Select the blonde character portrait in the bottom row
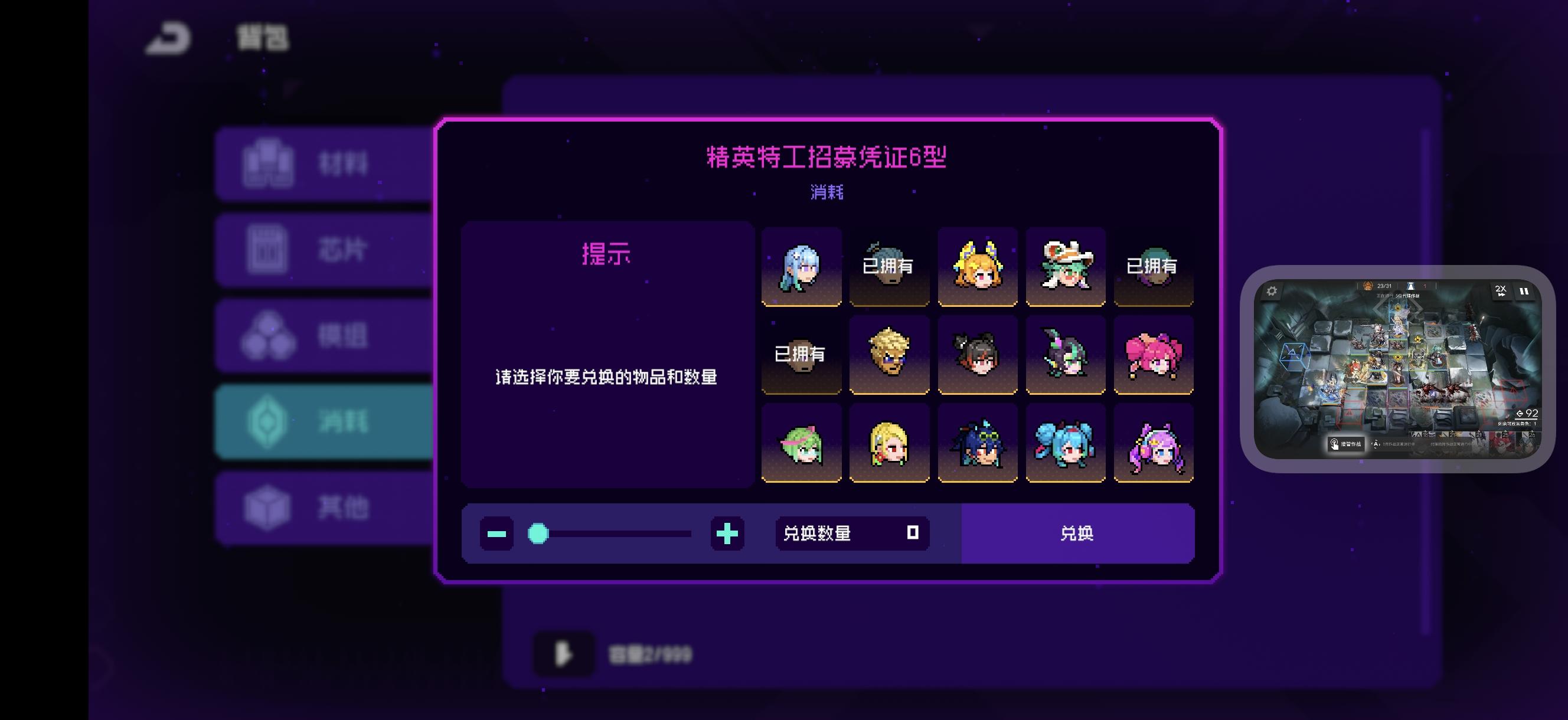Image resolution: width=1568 pixels, height=720 pixels. click(889, 443)
